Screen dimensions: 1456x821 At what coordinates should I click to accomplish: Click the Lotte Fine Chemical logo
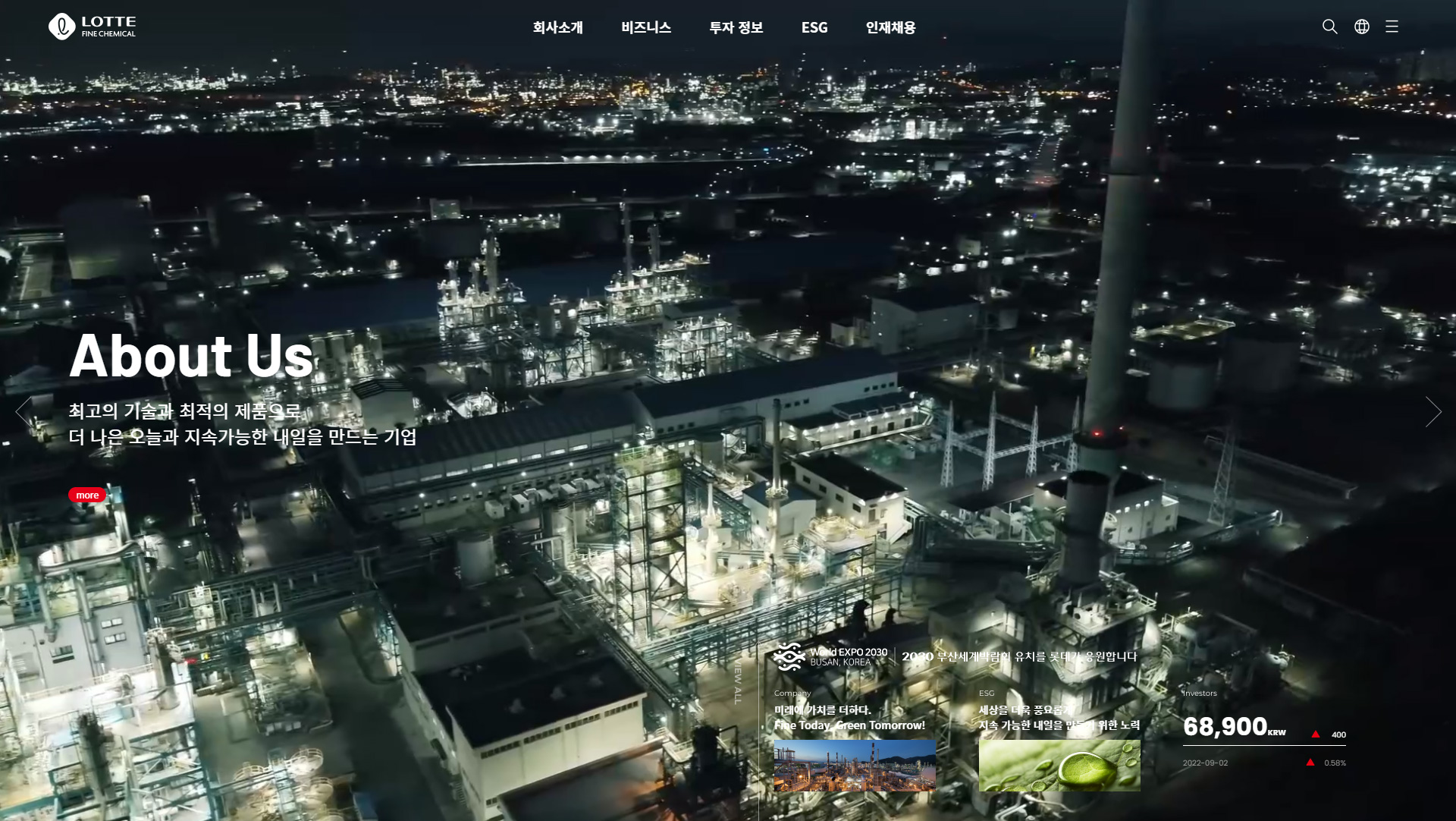coord(92,27)
